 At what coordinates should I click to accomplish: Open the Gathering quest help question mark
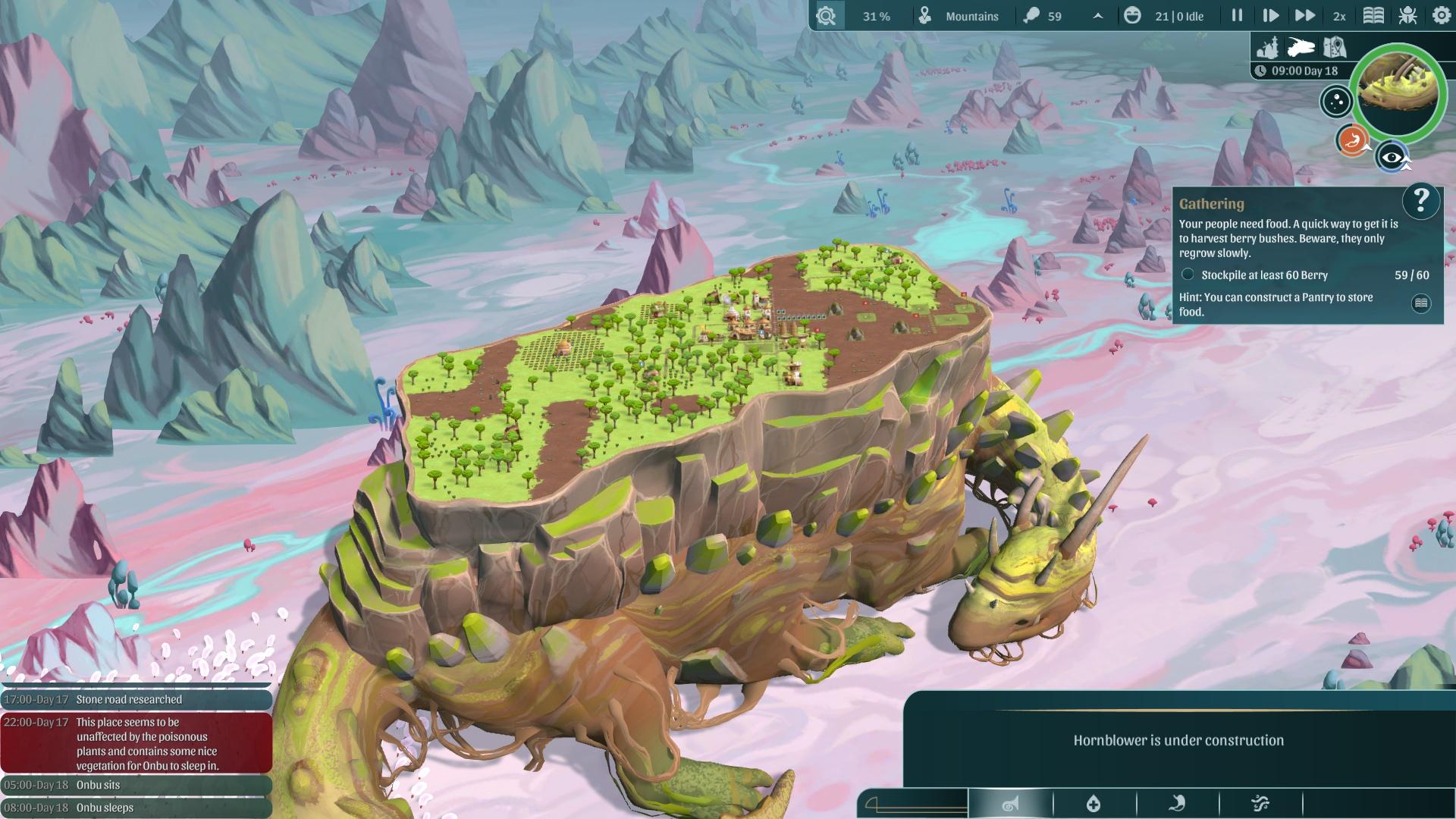1420,201
